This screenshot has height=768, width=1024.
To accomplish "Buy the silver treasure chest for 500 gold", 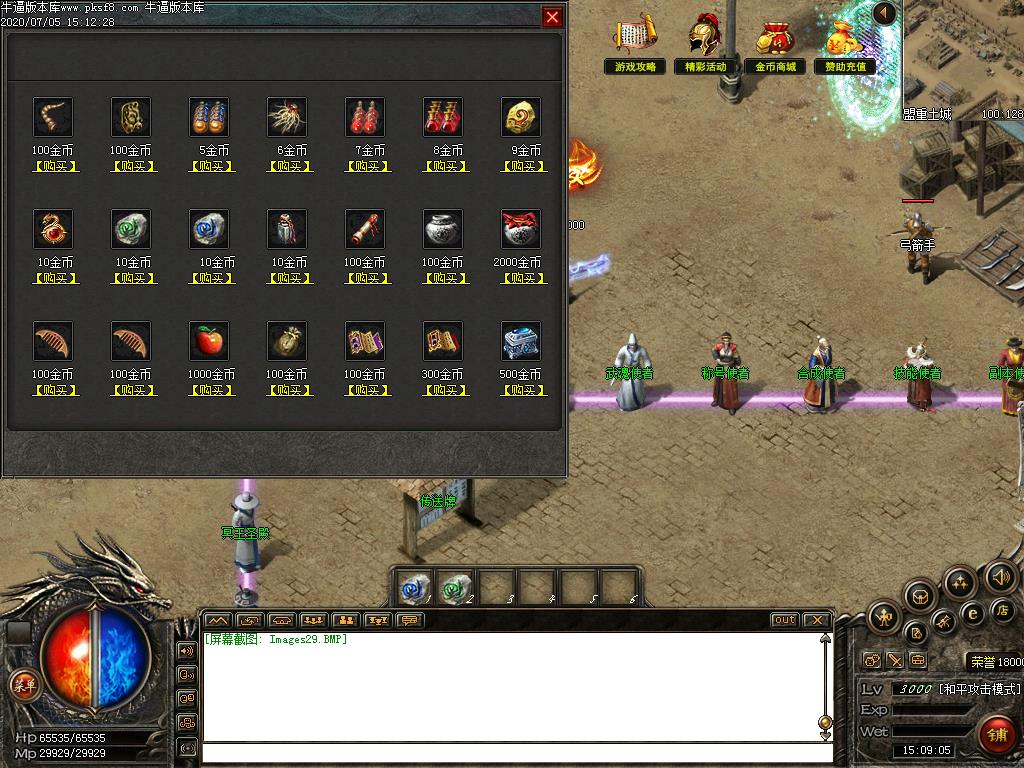I will point(522,390).
